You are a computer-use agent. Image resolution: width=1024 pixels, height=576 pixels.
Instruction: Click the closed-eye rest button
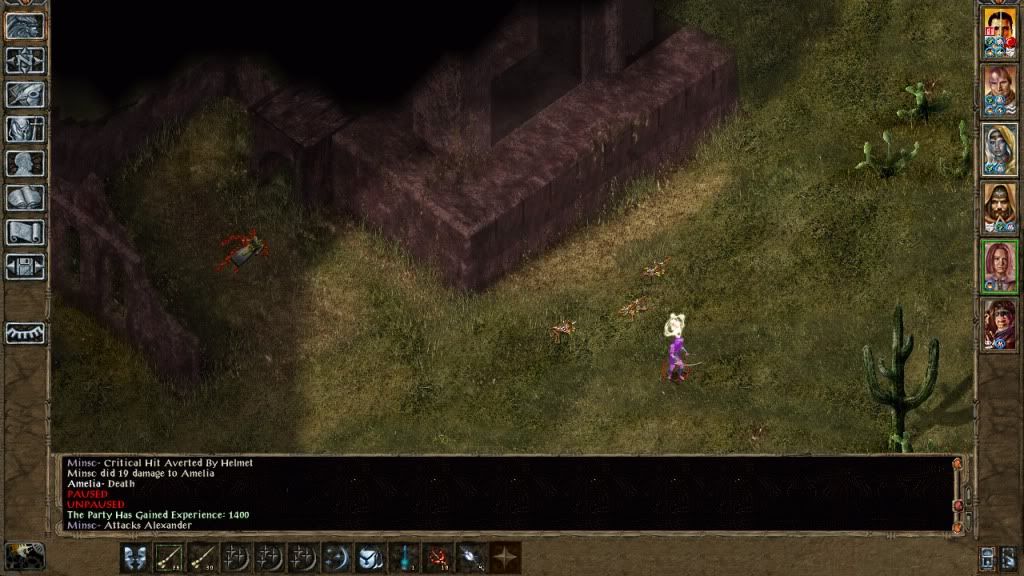[25, 333]
